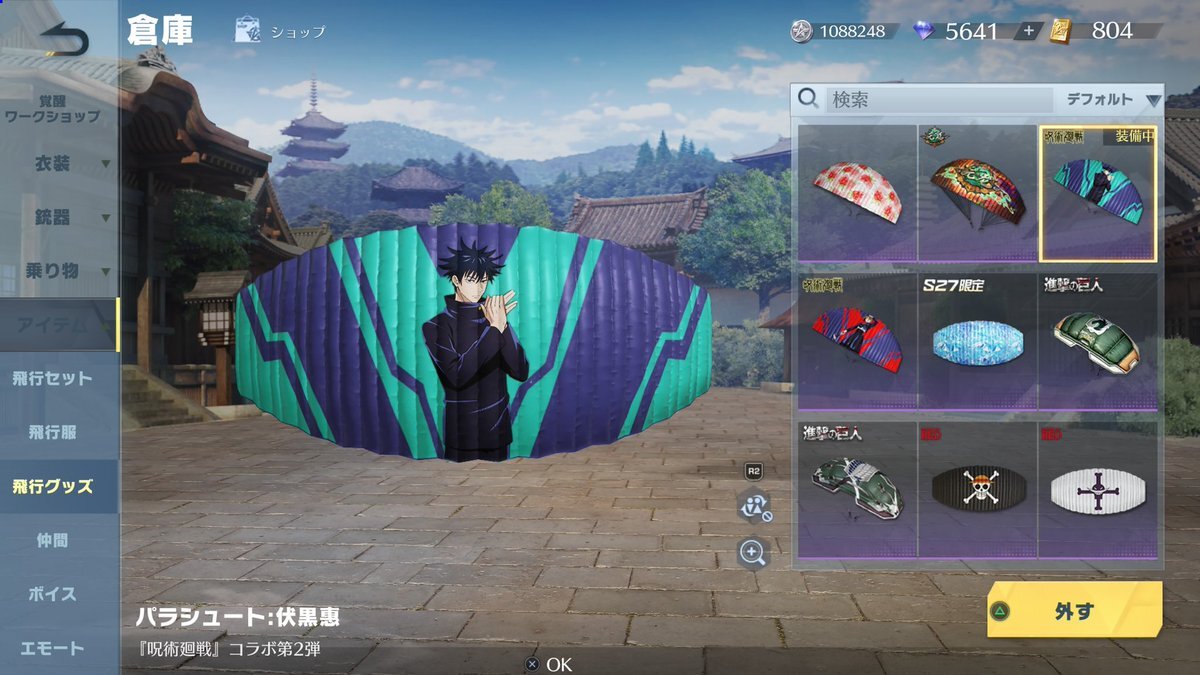
Task: Select the white parachute with purple cross
Action: pos(1097,490)
